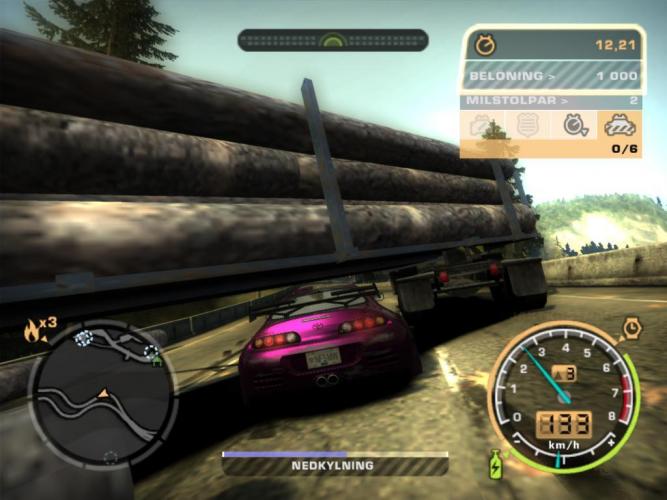Click the circular minimap
This screenshot has height=500, width=667.
coord(101,392)
